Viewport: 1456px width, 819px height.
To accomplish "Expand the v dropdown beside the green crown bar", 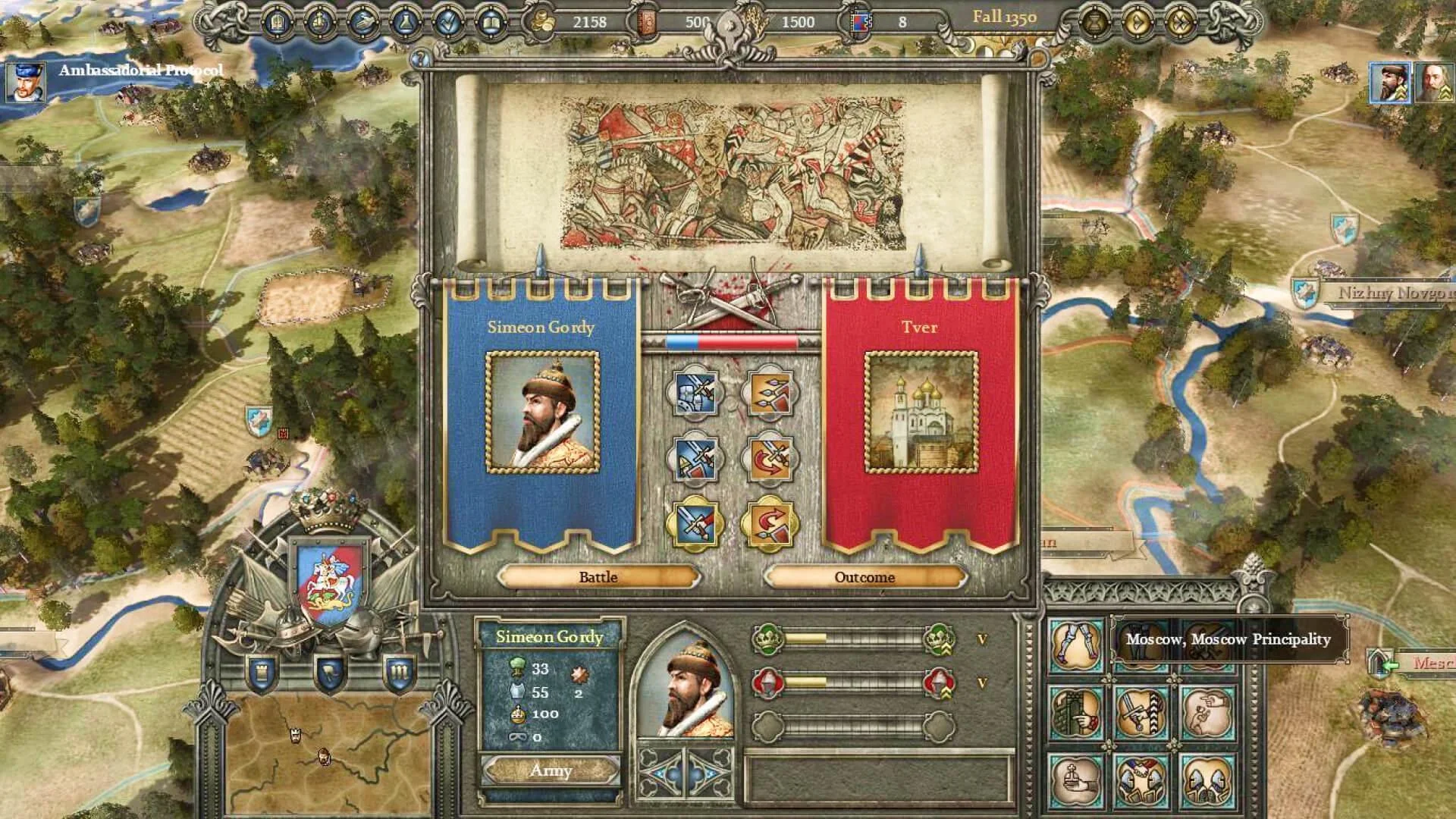I will pyautogui.click(x=982, y=639).
